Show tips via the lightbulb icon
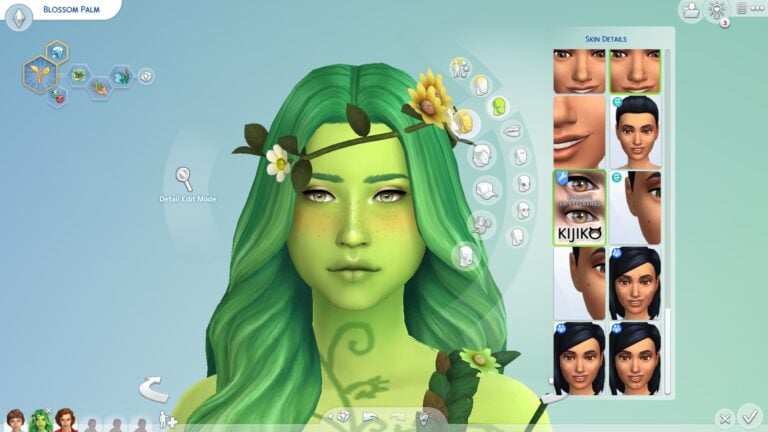 click(x=716, y=10)
